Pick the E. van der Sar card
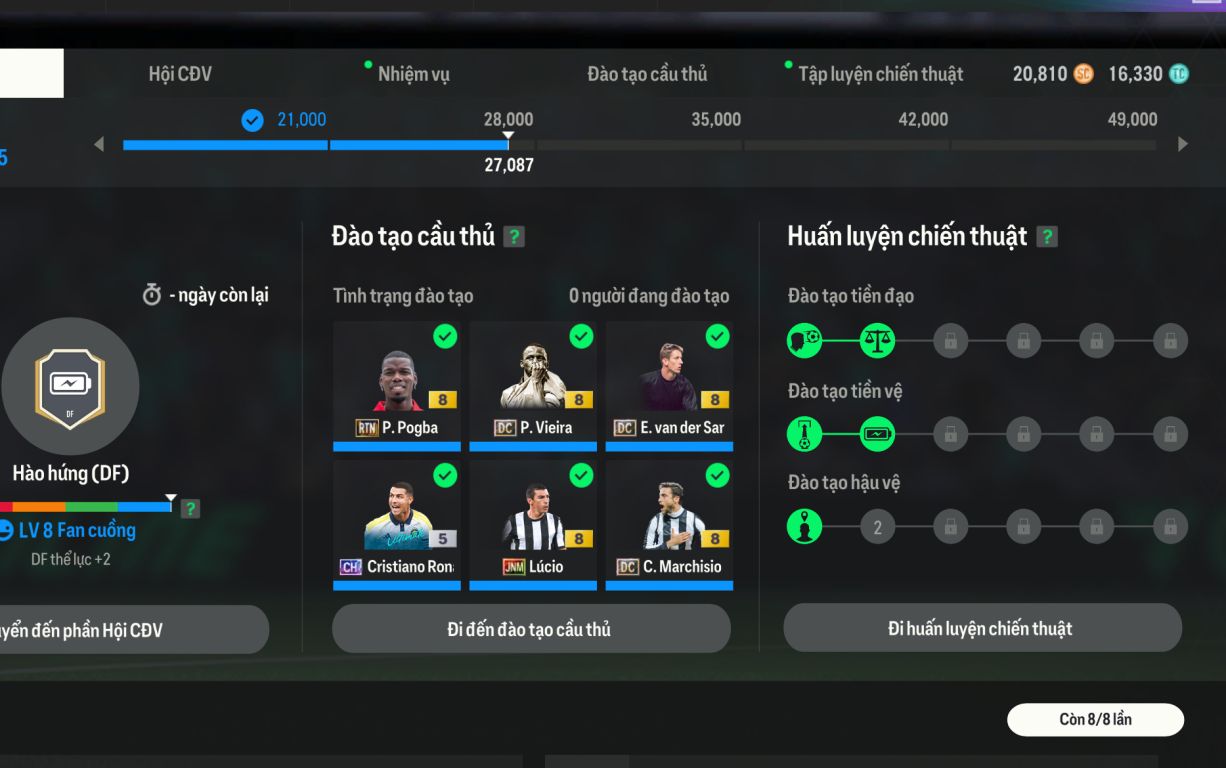The height and width of the screenshot is (768, 1226). click(x=669, y=385)
